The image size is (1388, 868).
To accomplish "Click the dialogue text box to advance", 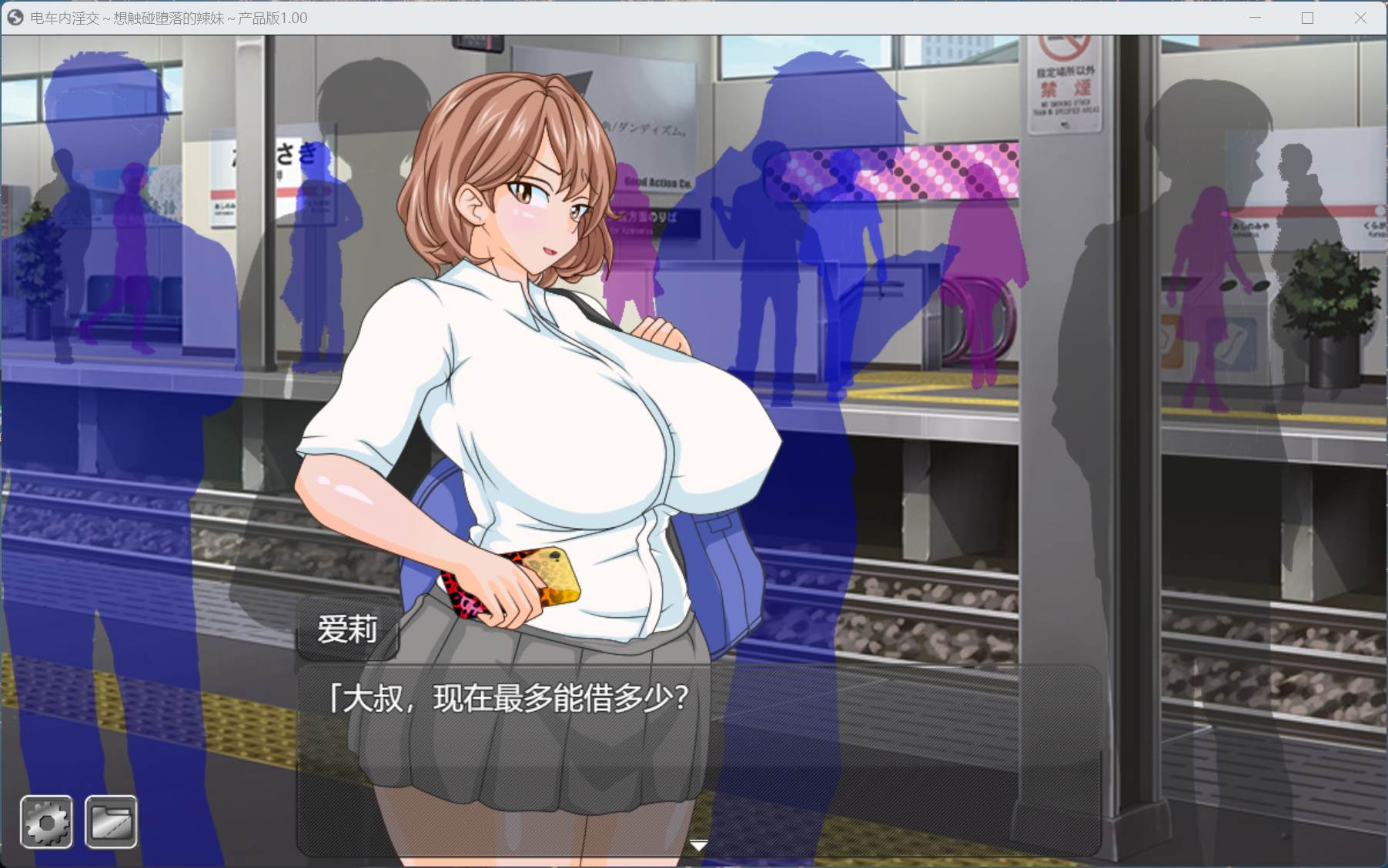I will [693, 739].
